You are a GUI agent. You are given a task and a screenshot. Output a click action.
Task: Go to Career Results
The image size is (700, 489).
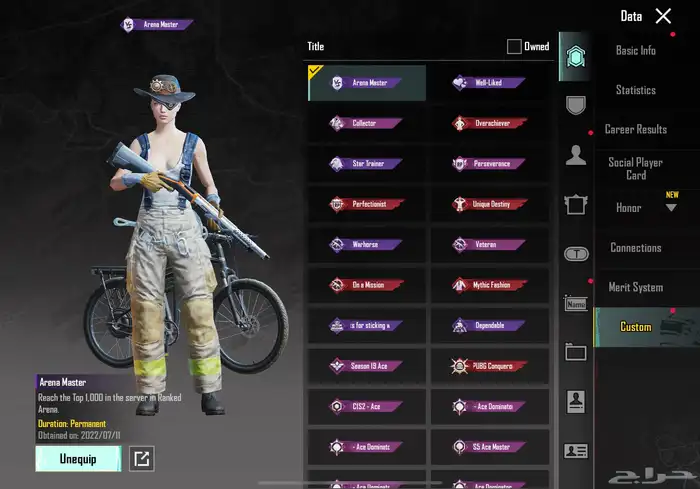click(x=636, y=130)
